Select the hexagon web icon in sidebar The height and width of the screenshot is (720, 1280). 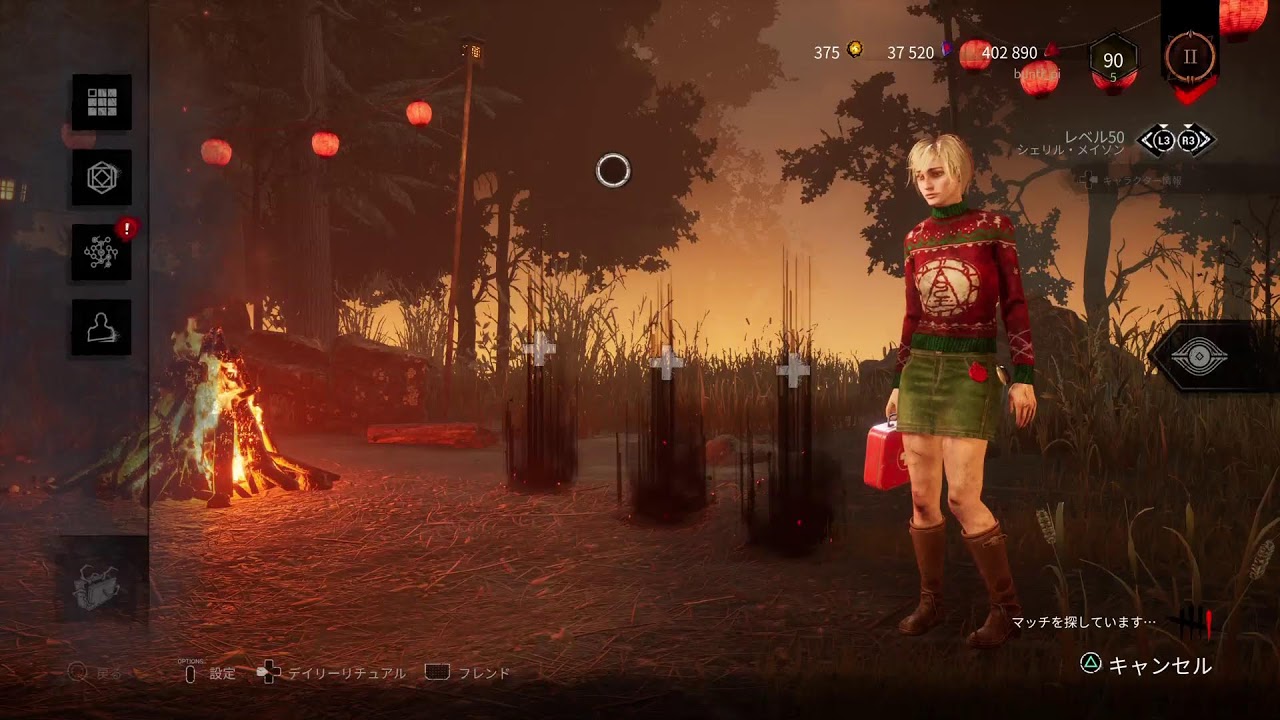coord(102,177)
